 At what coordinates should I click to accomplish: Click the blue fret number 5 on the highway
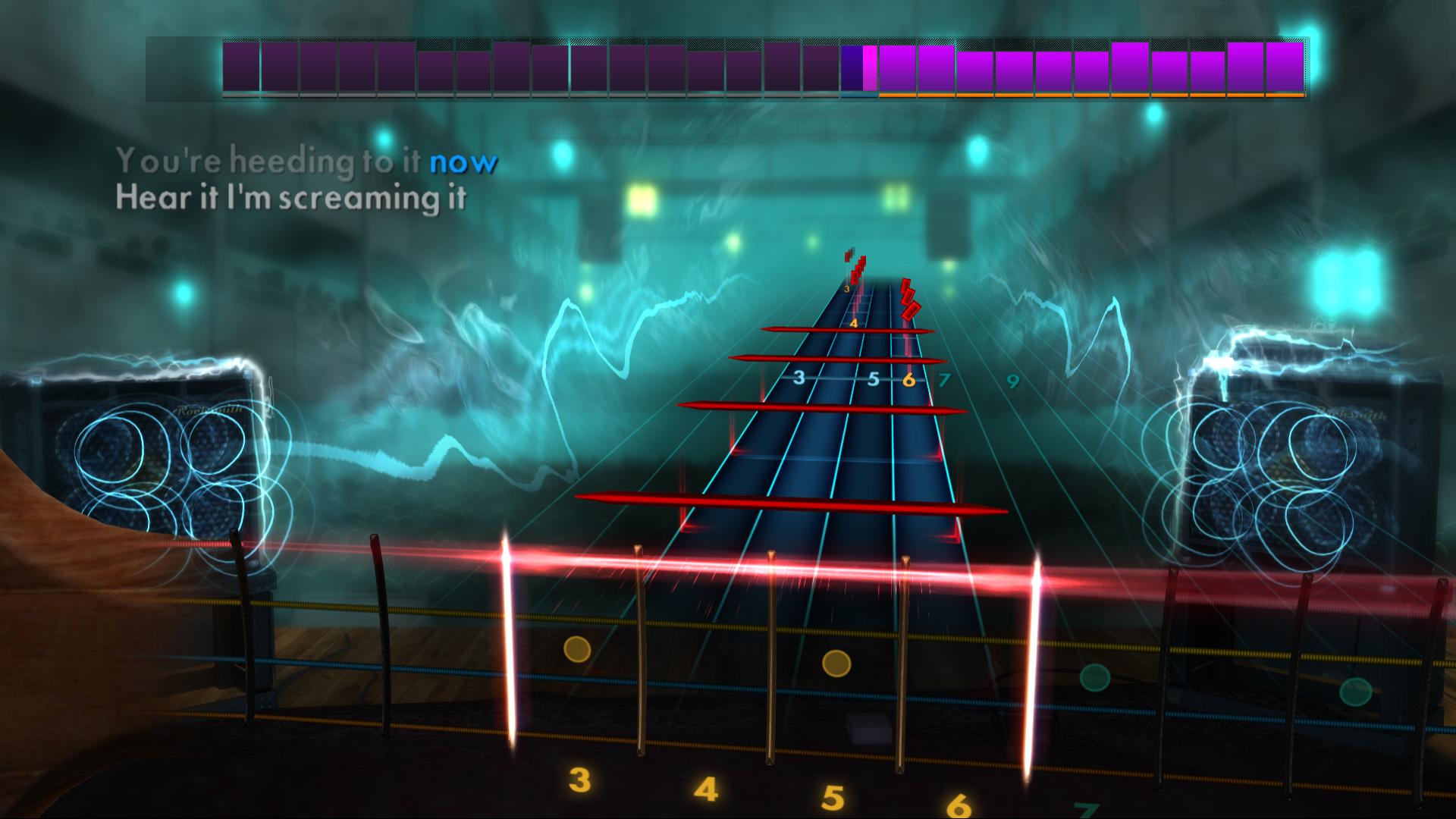pos(874,380)
